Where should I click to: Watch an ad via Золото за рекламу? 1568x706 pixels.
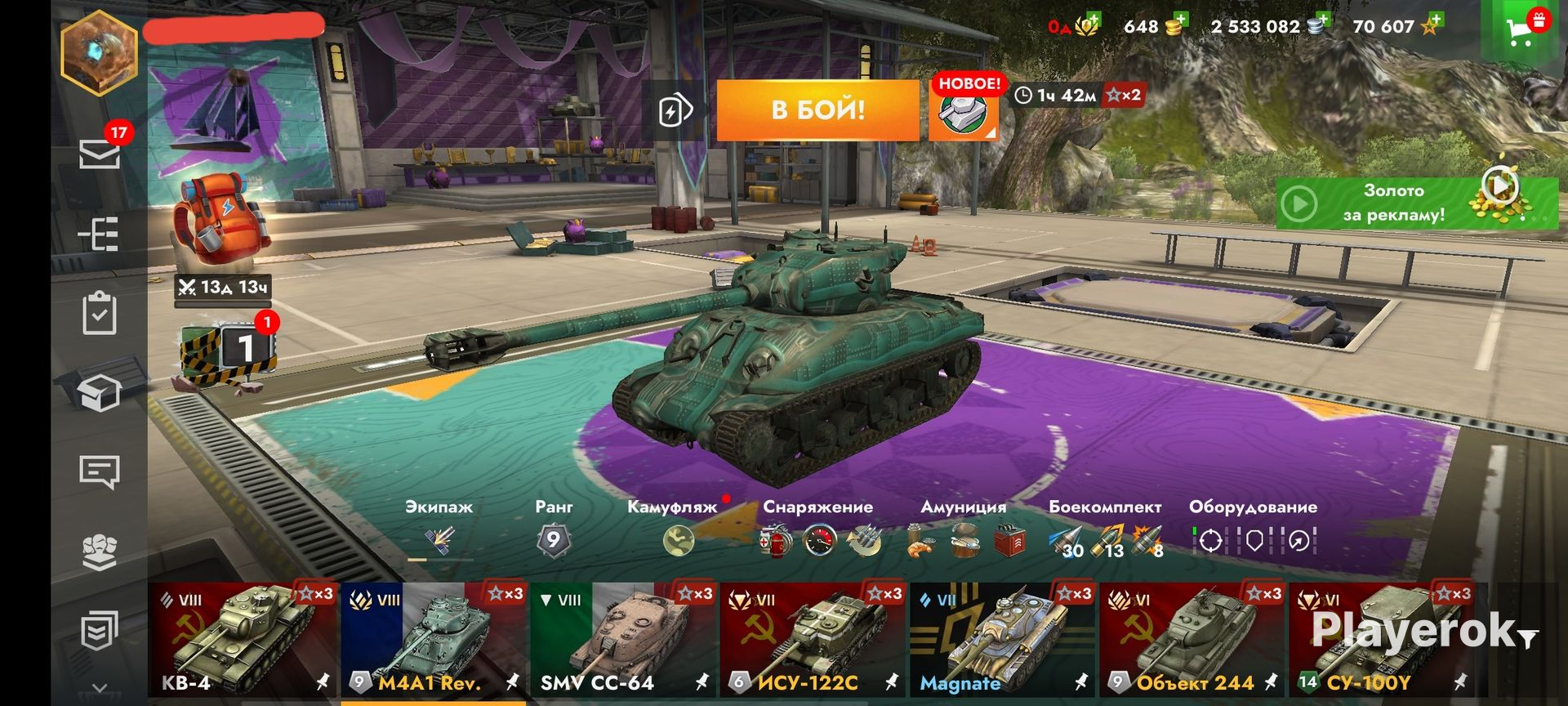(x=1415, y=203)
